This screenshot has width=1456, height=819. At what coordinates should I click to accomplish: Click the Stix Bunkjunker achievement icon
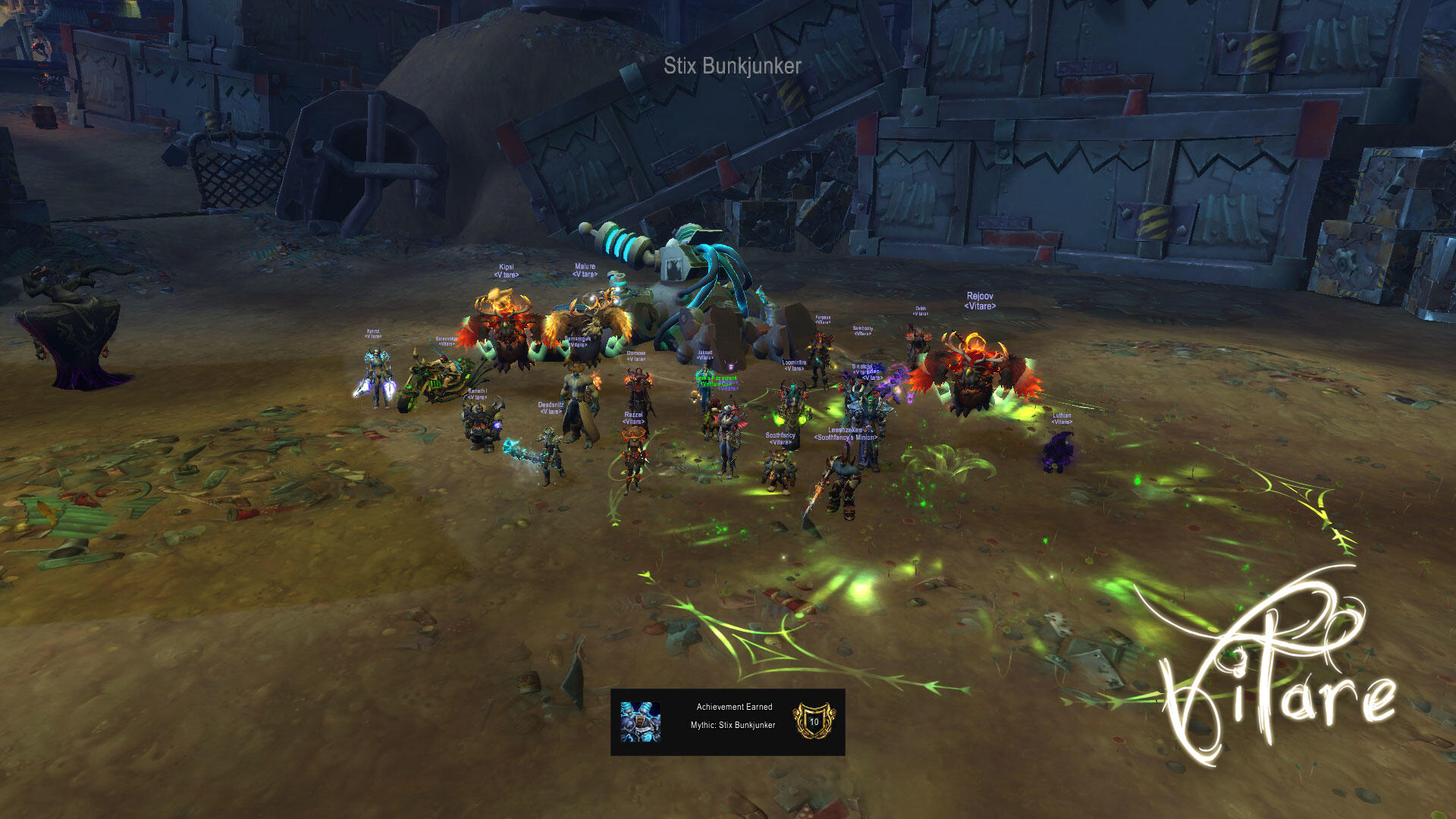pos(640,721)
